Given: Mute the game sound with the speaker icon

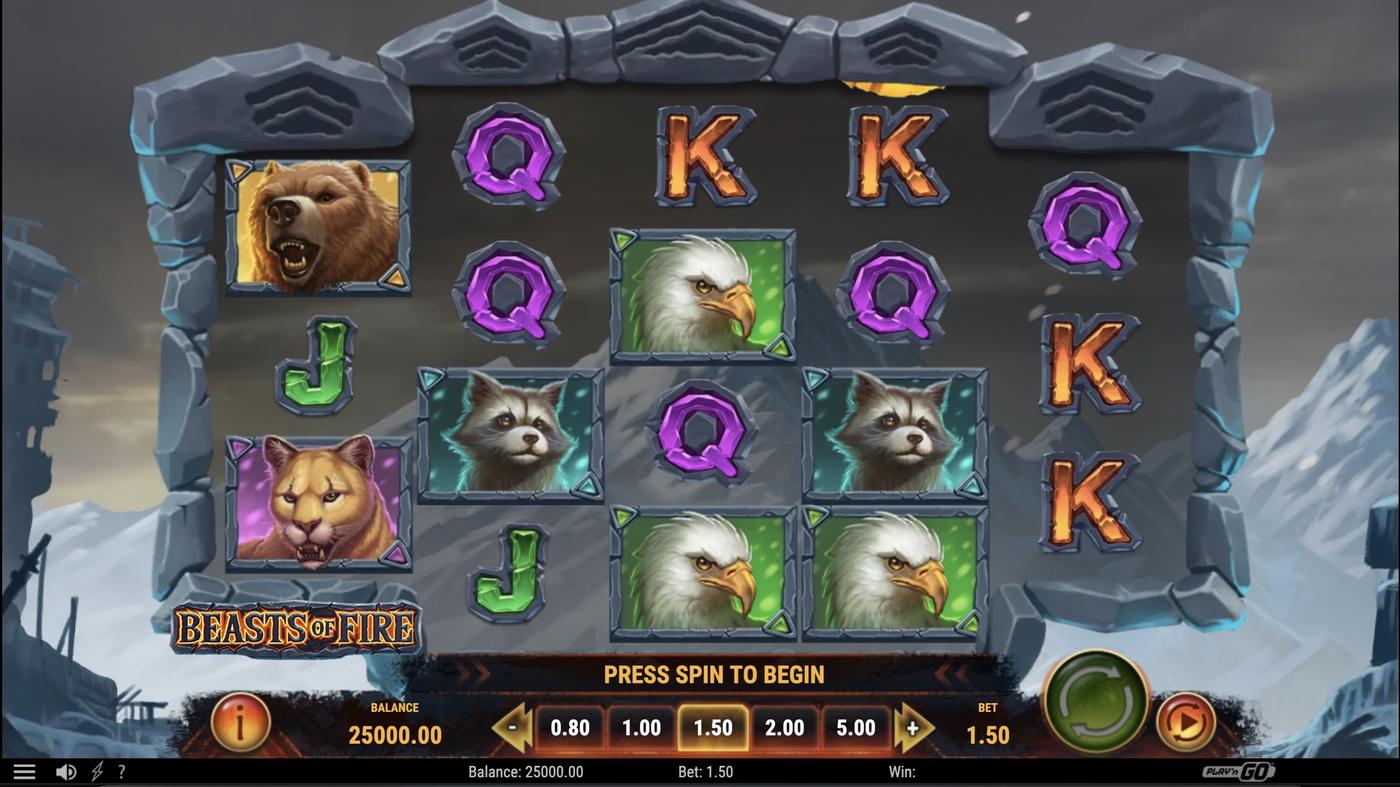Looking at the screenshot, I should click(x=66, y=770).
